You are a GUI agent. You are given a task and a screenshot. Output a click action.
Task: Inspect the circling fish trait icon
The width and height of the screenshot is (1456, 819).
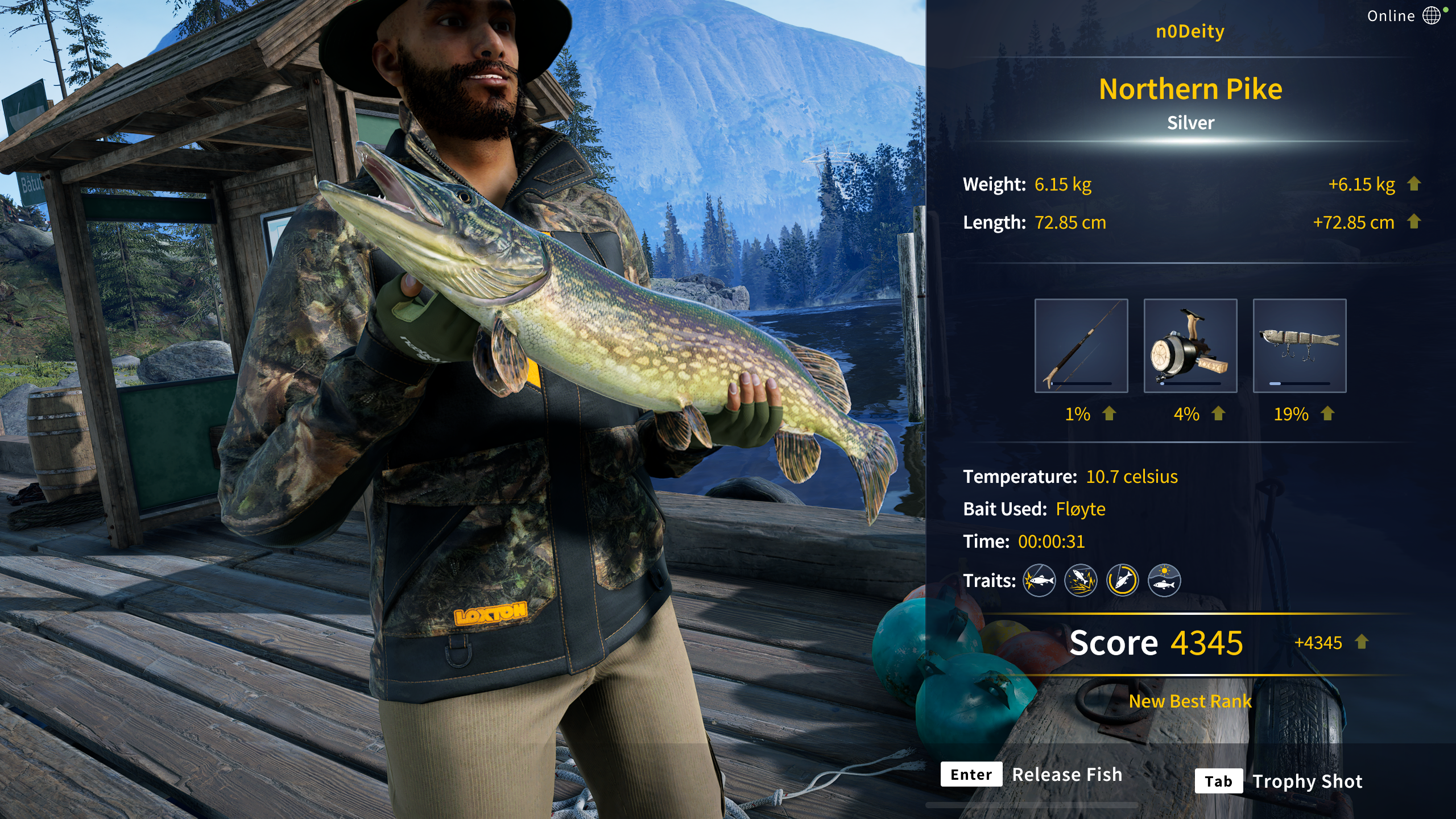1122,581
